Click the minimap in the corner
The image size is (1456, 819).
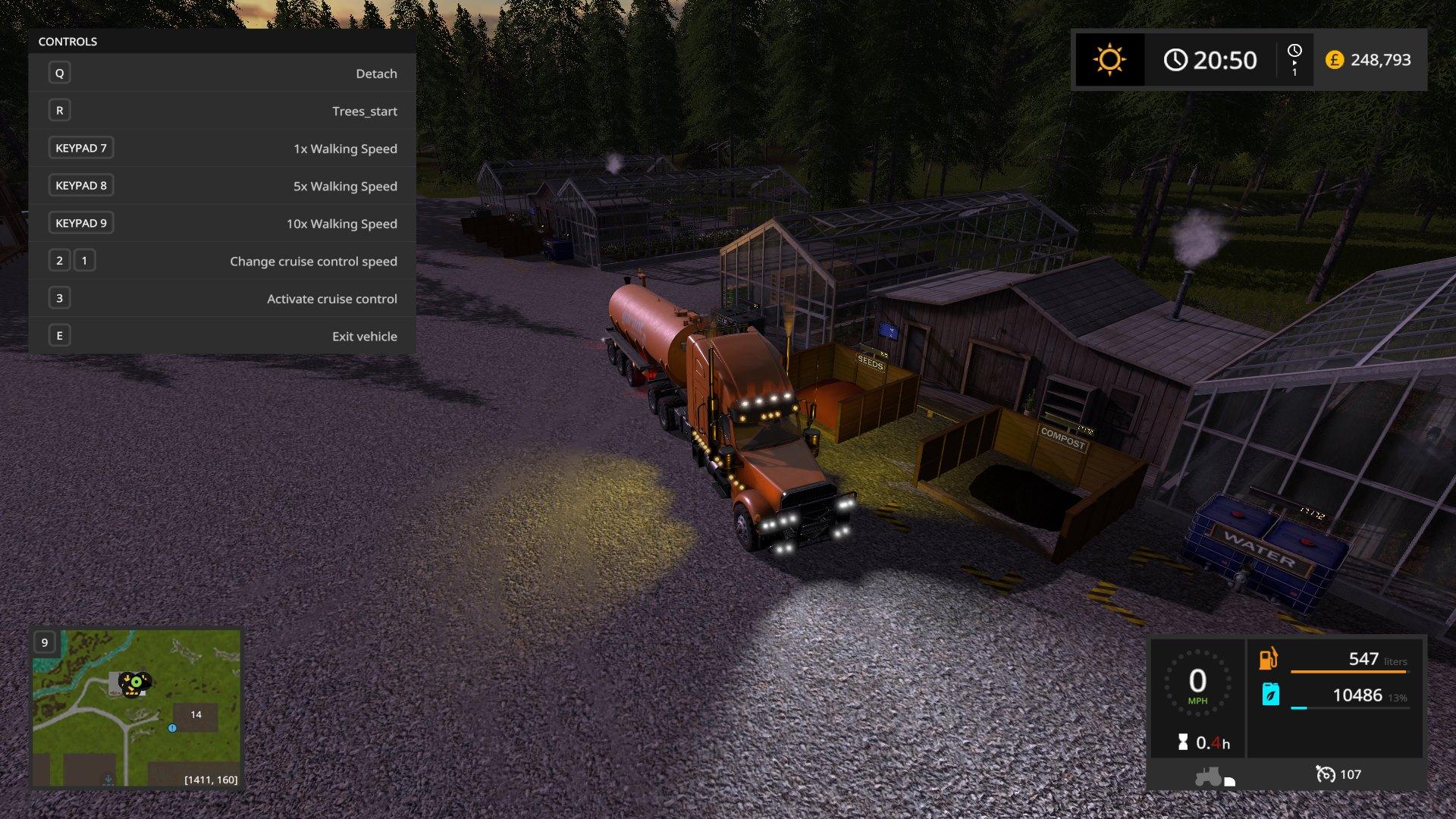point(136,708)
